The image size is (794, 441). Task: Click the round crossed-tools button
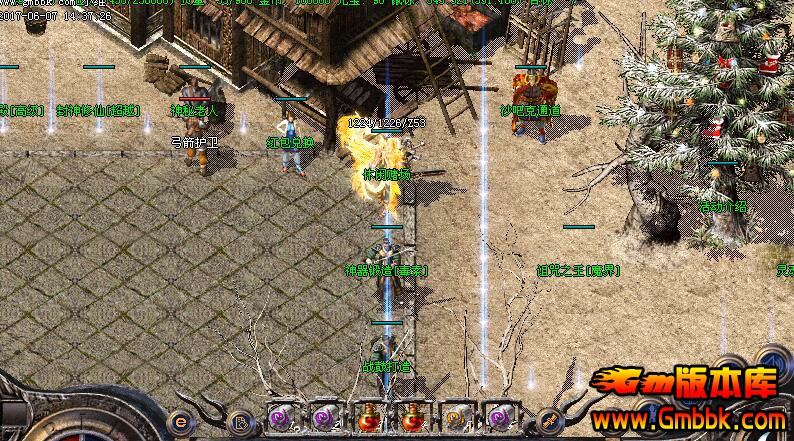pyautogui.click(x=548, y=420)
